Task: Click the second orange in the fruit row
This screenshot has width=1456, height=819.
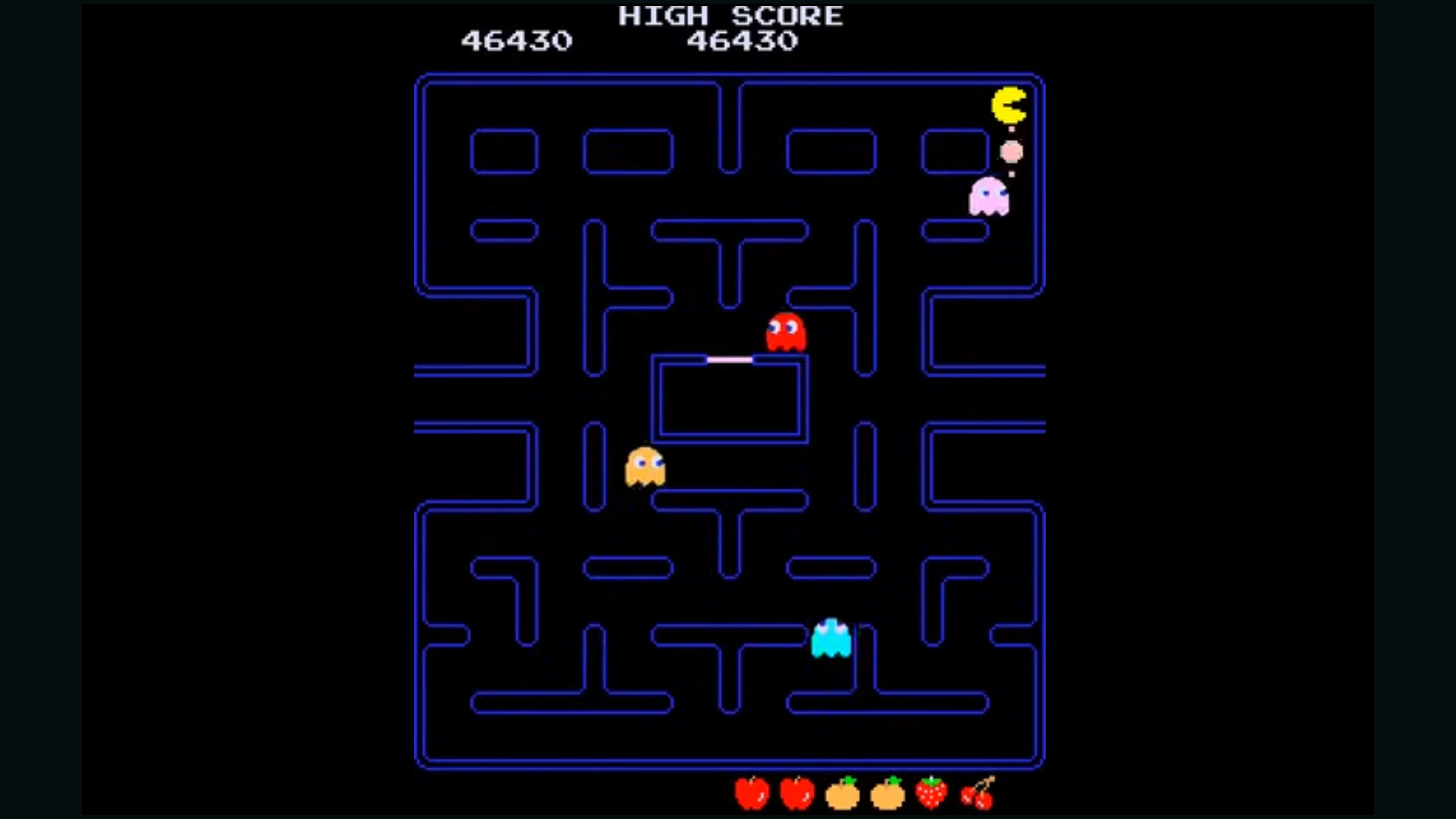Action: [888, 794]
